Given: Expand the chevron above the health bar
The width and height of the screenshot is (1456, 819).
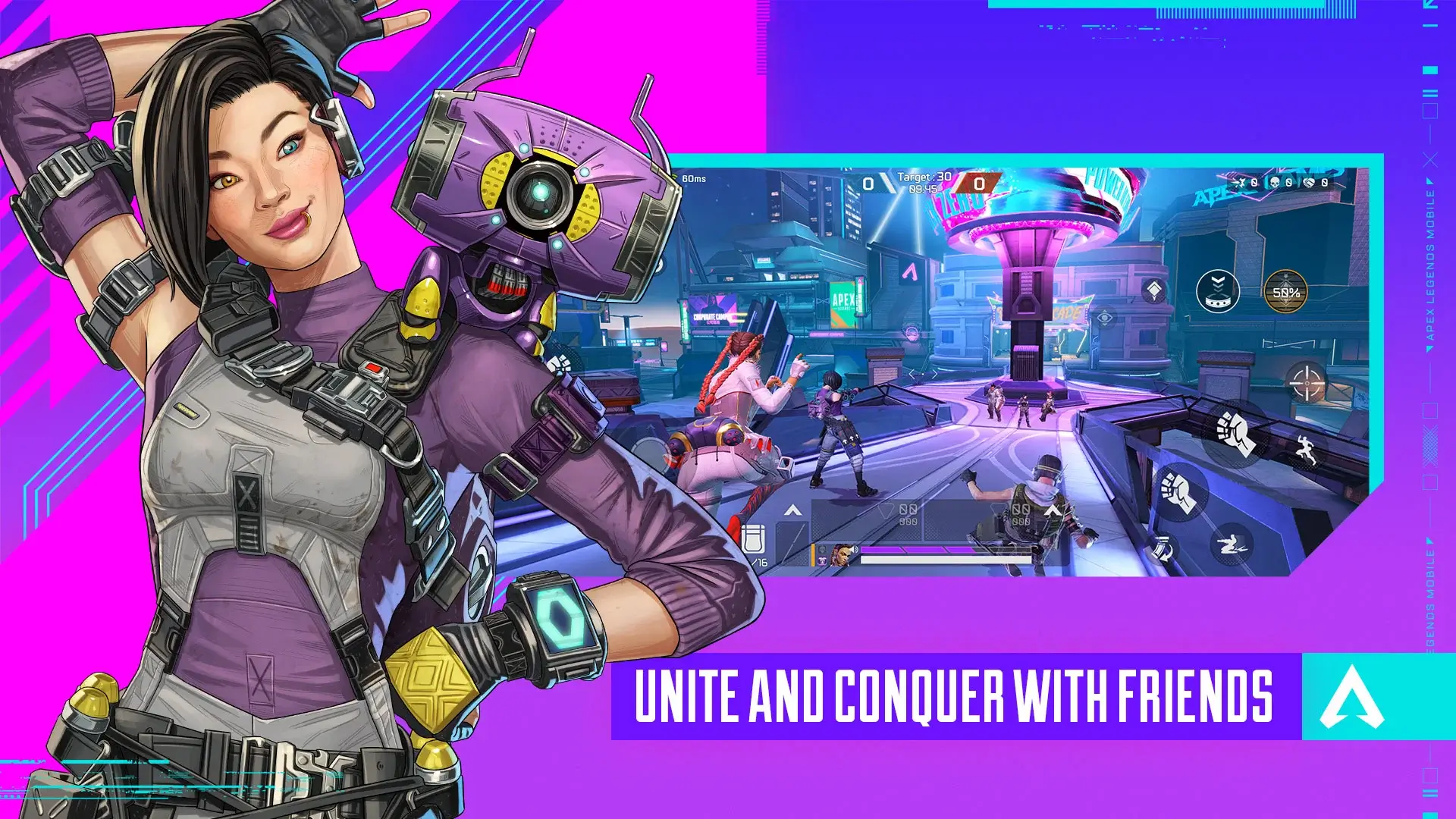Looking at the screenshot, I should (1051, 510).
